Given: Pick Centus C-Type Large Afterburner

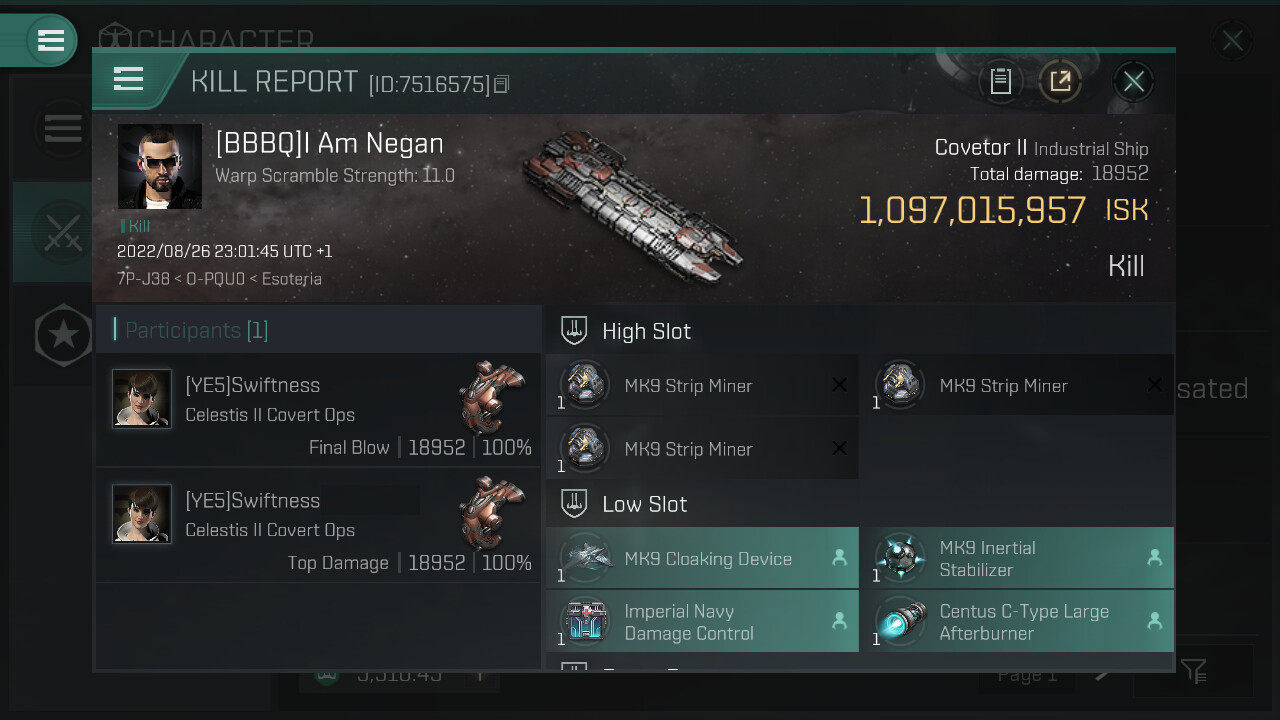Looking at the screenshot, I should pos(1017,621).
